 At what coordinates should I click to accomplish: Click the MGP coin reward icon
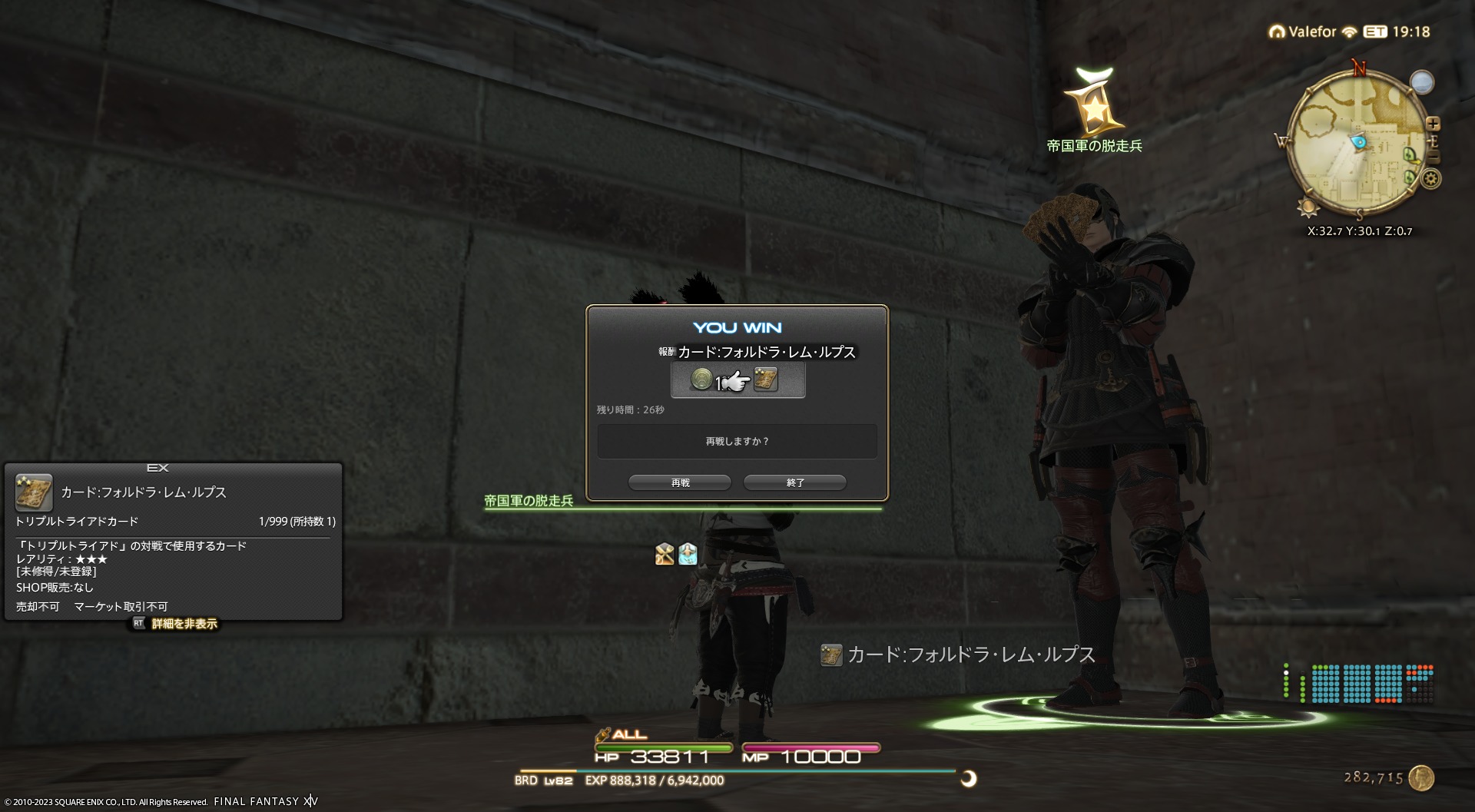pyautogui.click(x=701, y=379)
